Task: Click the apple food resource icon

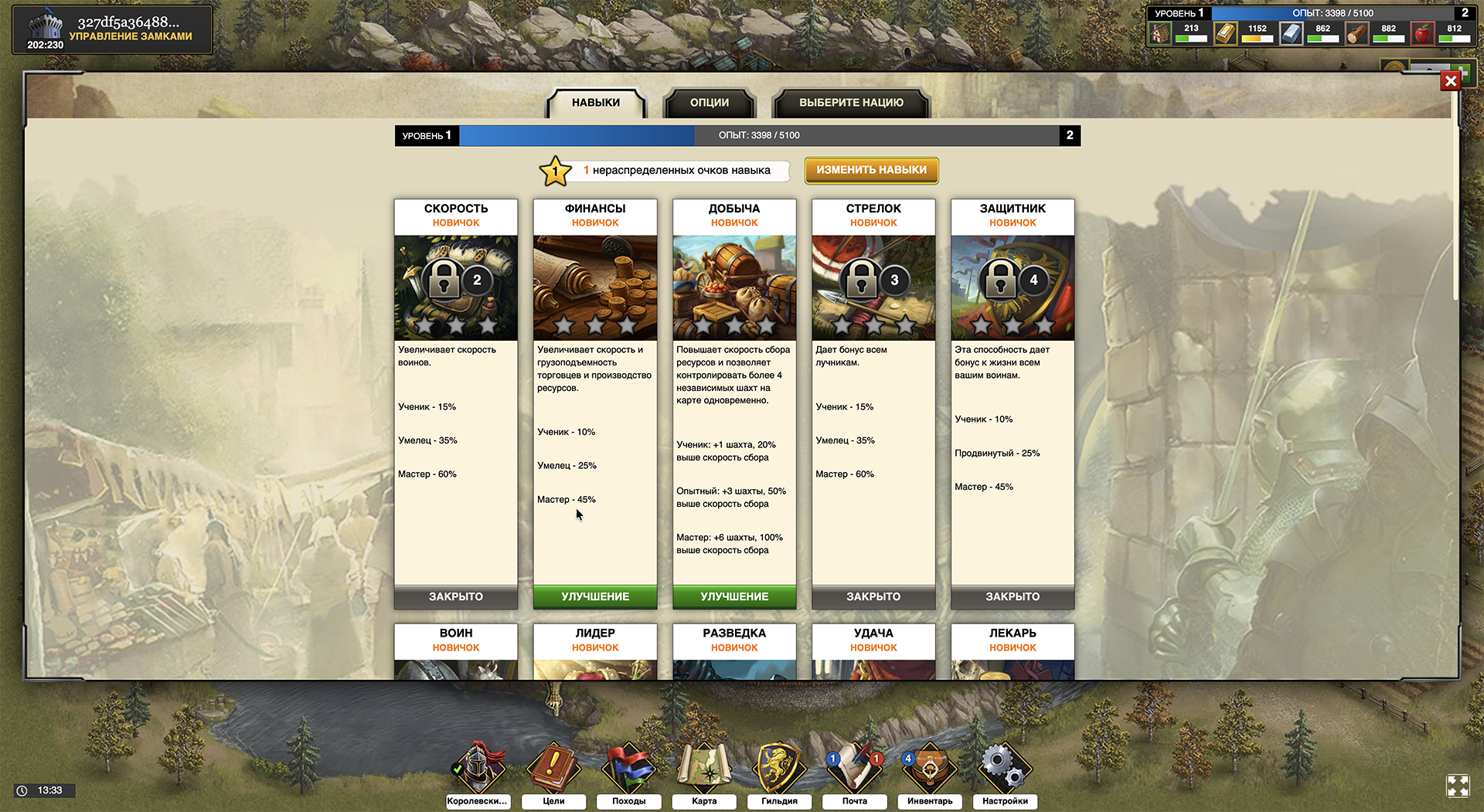Action: [x=1422, y=32]
